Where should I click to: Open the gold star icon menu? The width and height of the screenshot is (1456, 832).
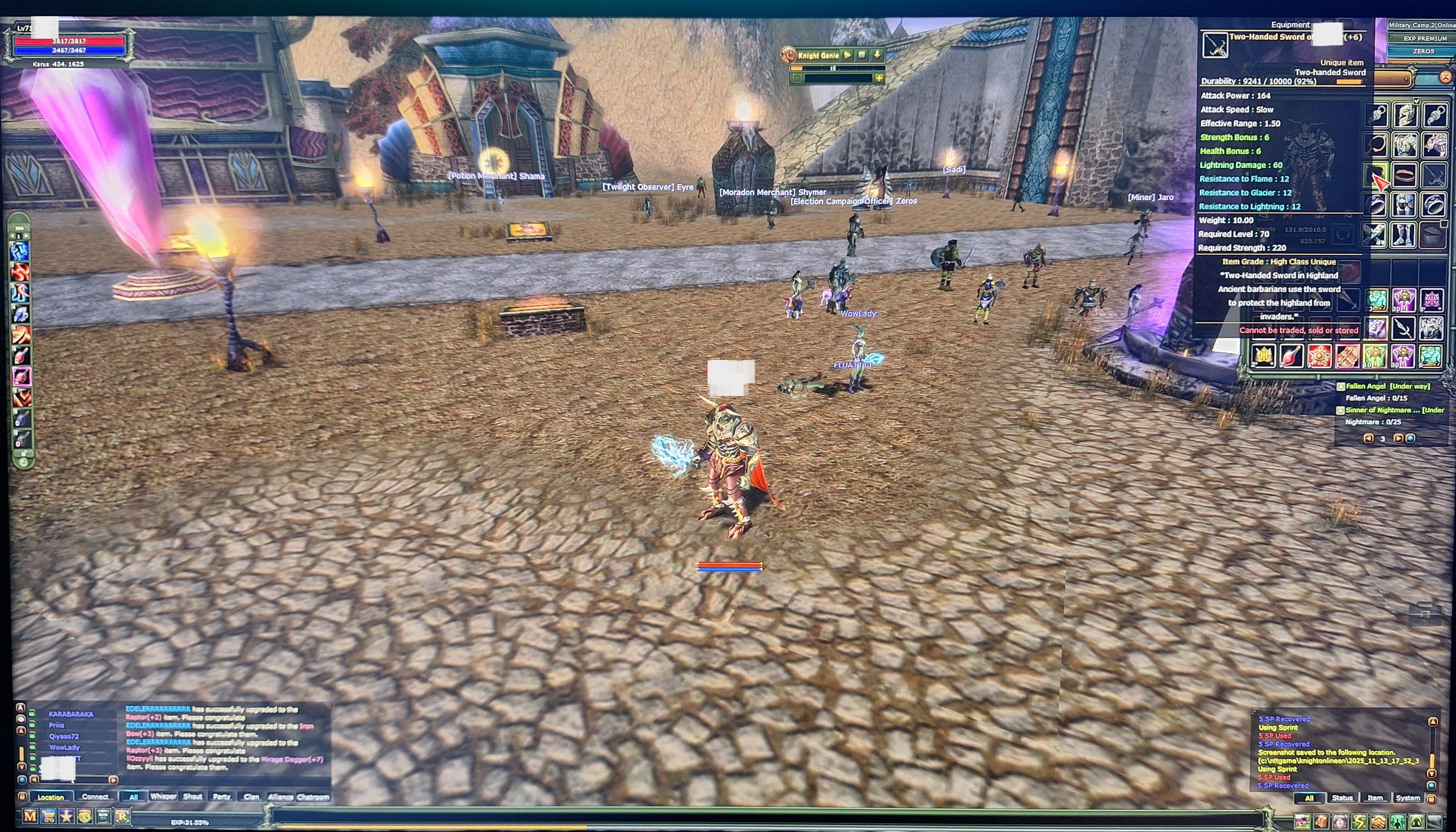coord(67,817)
